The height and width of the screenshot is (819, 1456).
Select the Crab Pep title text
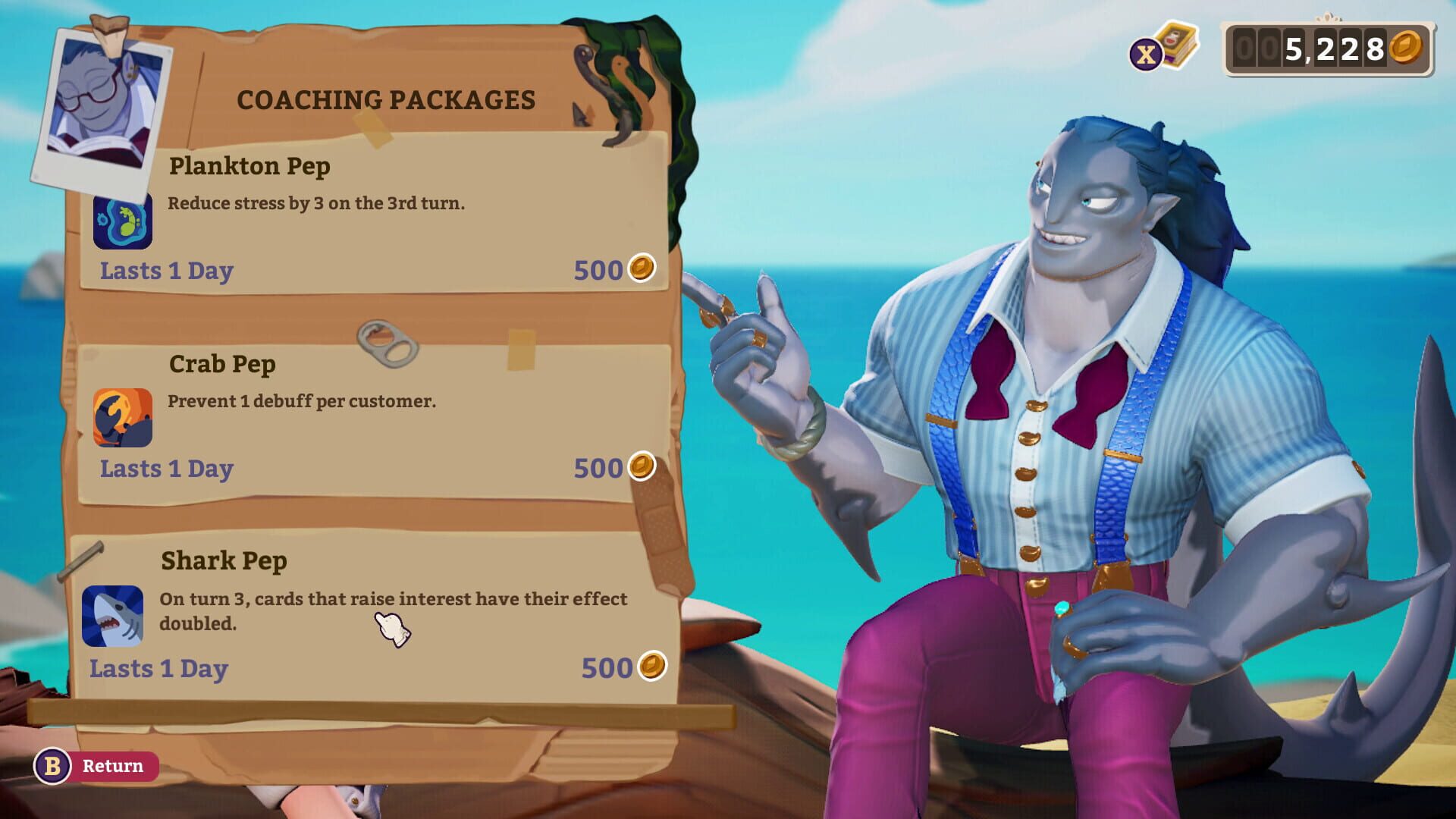[x=221, y=363]
